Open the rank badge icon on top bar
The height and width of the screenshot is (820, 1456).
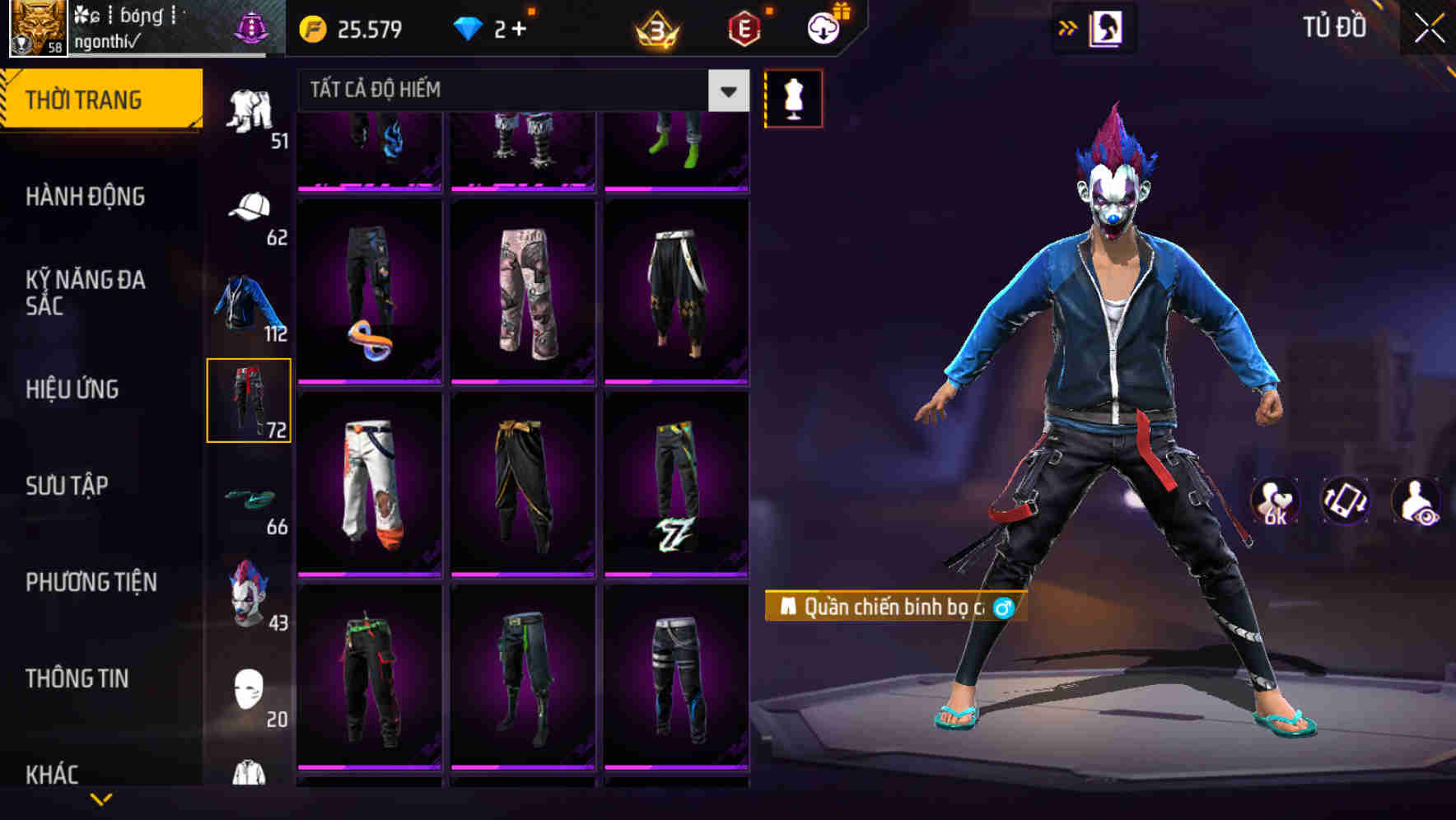click(x=656, y=29)
